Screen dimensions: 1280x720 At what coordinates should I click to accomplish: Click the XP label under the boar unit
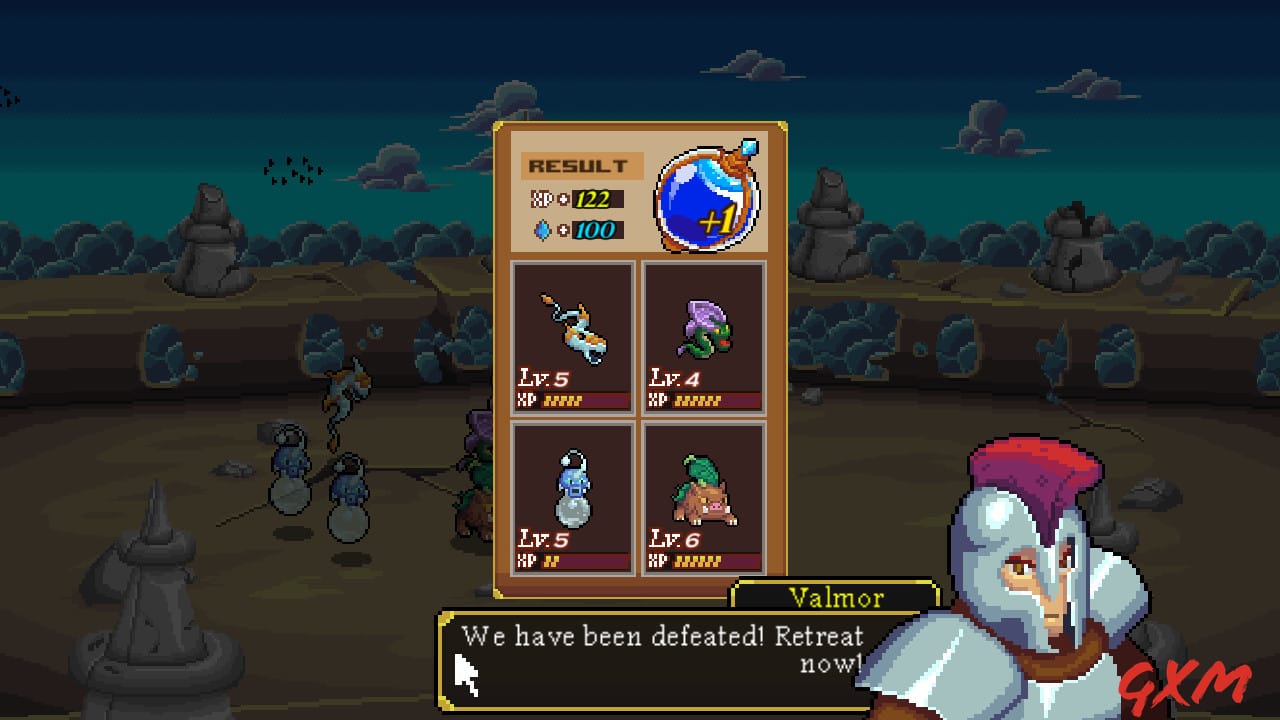[x=657, y=561]
